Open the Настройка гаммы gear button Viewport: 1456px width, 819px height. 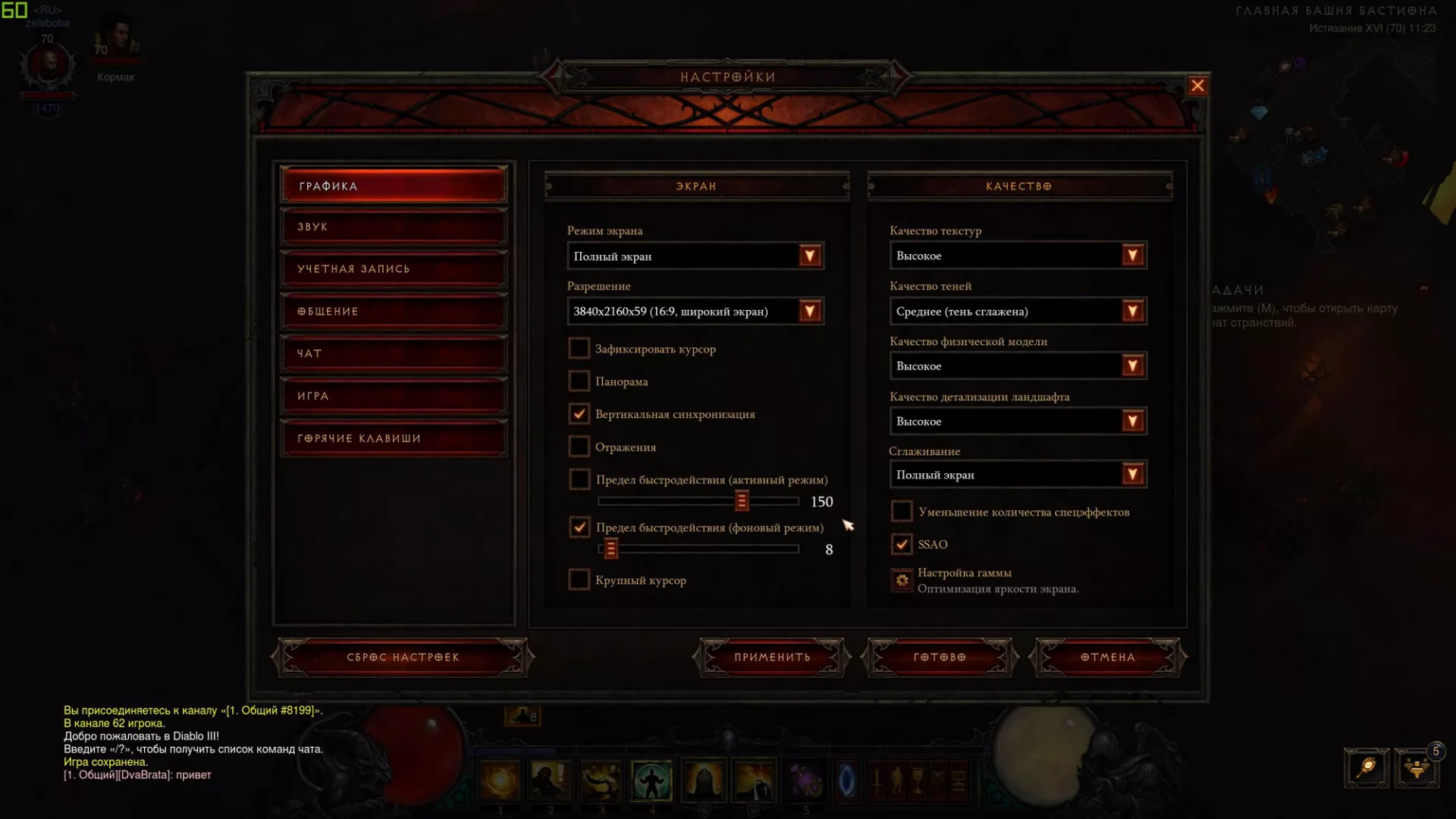click(902, 580)
